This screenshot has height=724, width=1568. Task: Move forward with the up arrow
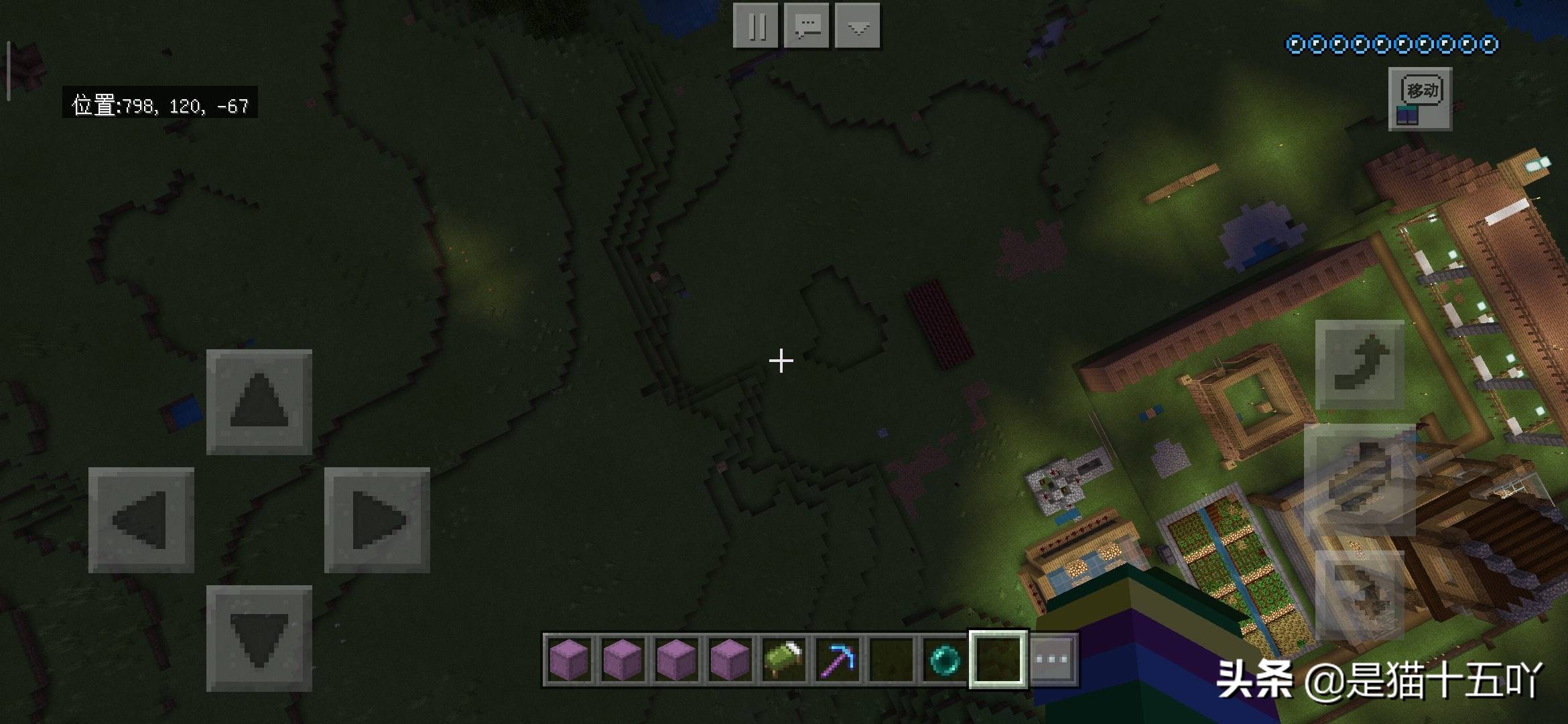[259, 402]
